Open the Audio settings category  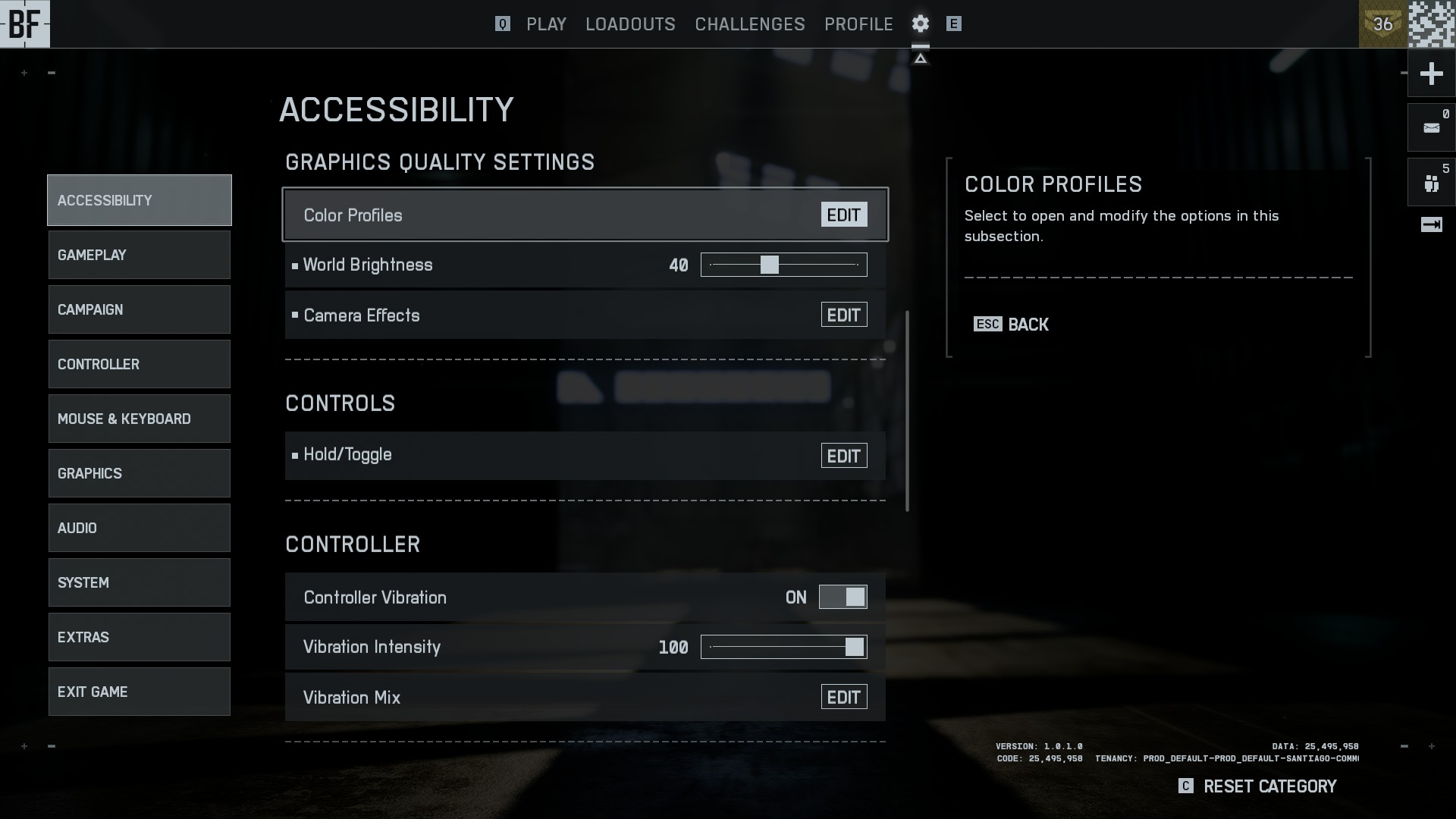pyautogui.click(x=139, y=528)
